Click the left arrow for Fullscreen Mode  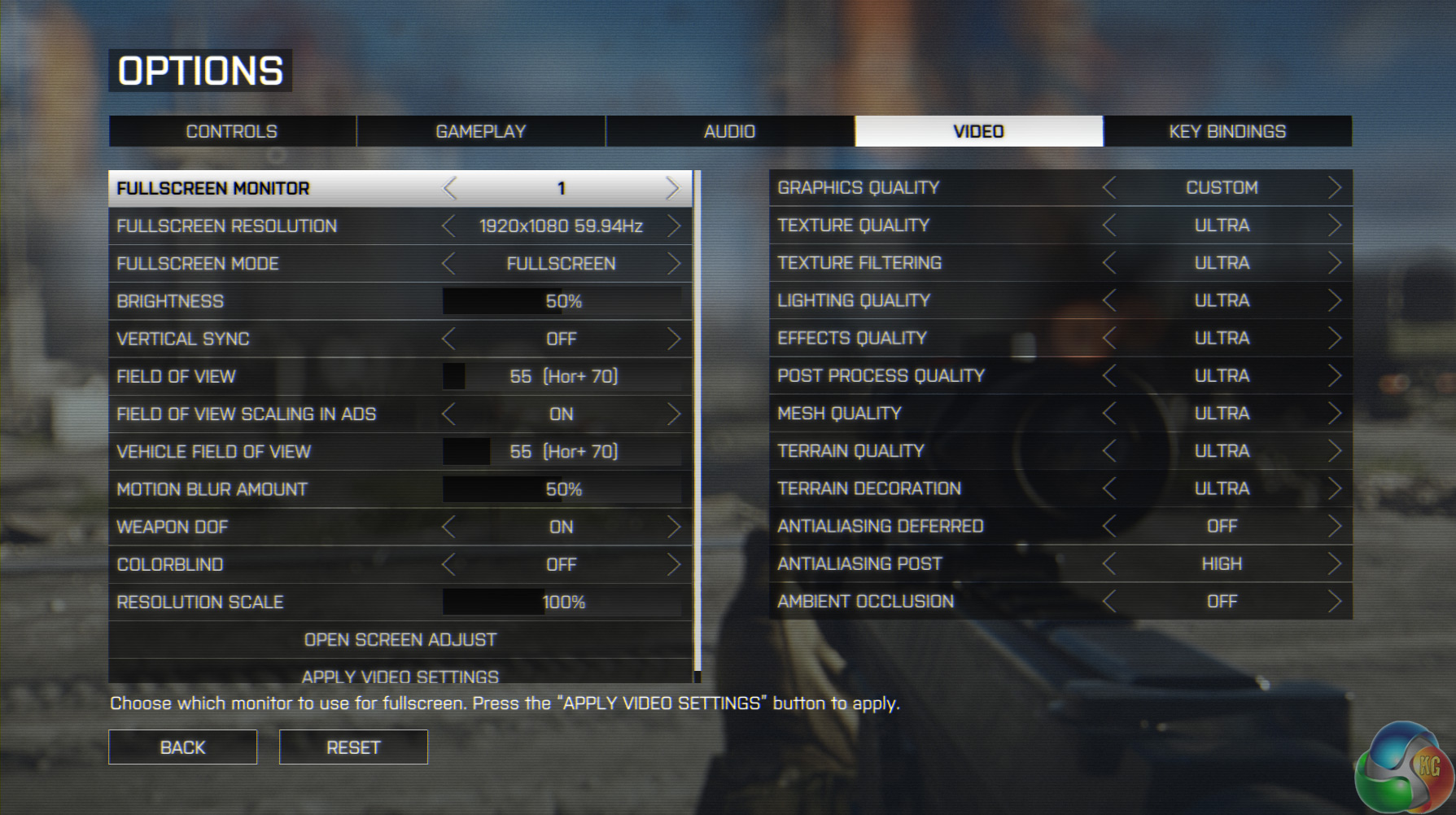pyautogui.click(x=448, y=264)
